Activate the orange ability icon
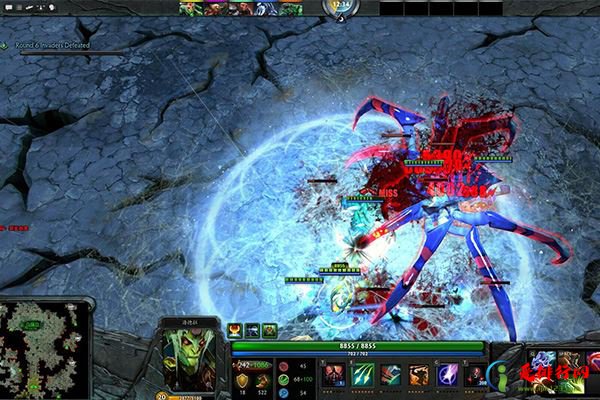This screenshot has width=600, height=400. pyautogui.click(x=419, y=375)
